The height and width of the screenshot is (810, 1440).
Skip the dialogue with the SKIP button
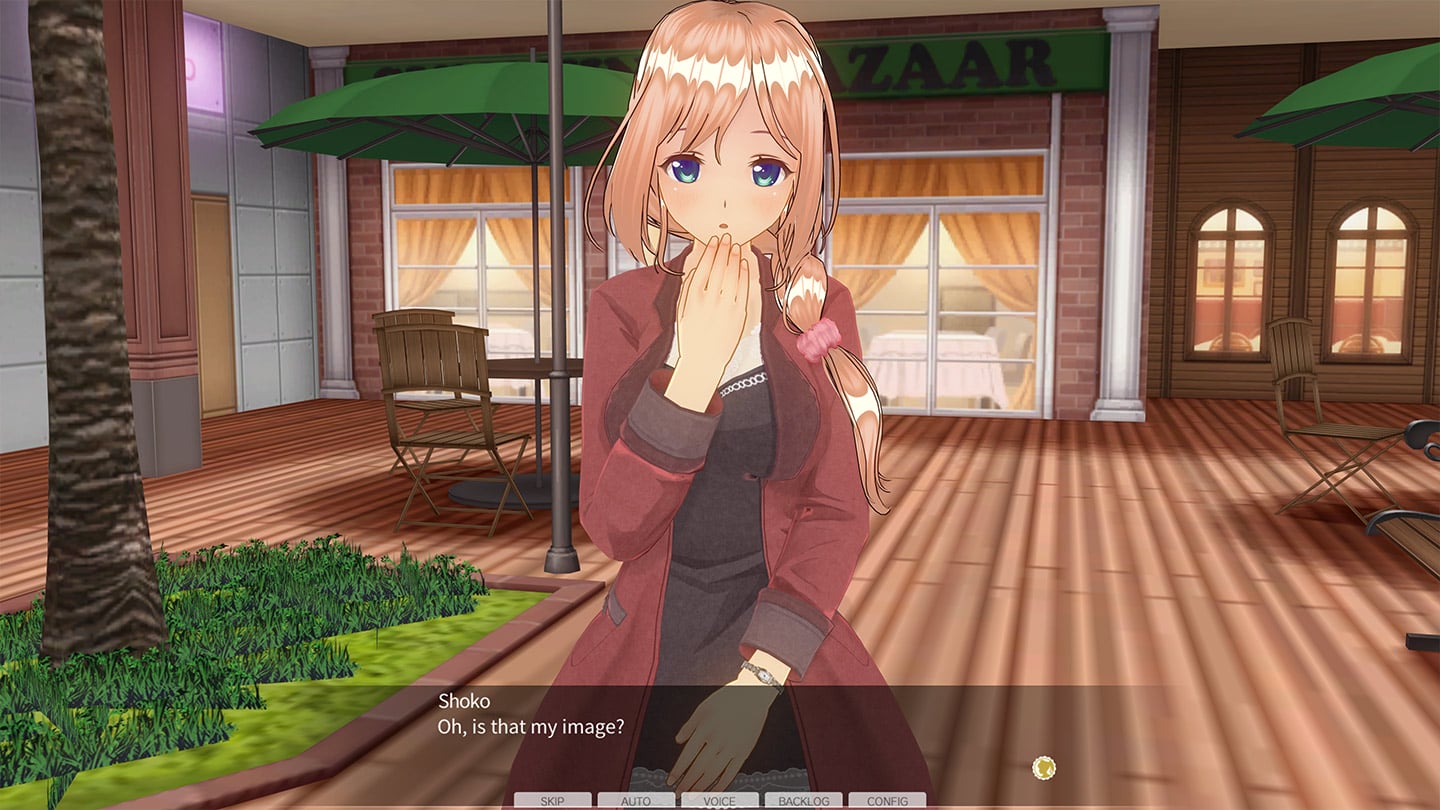[552, 801]
